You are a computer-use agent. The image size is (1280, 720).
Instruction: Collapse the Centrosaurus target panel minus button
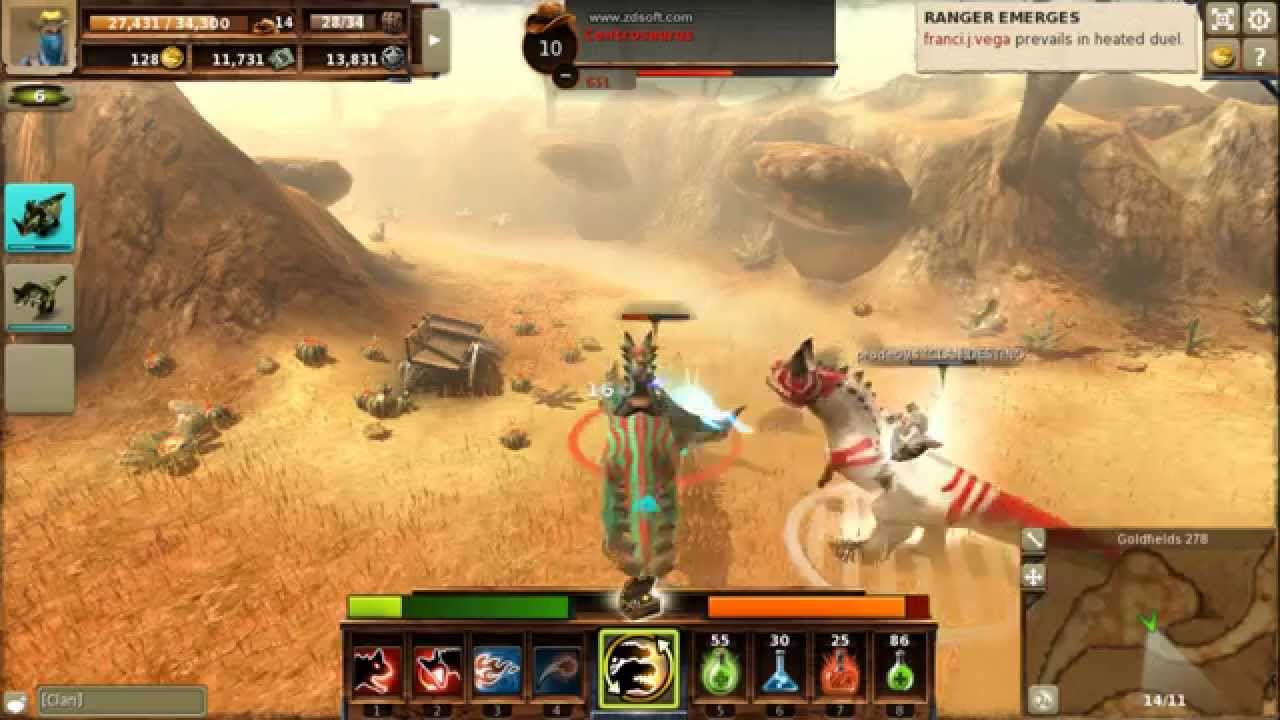click(565, 75)
